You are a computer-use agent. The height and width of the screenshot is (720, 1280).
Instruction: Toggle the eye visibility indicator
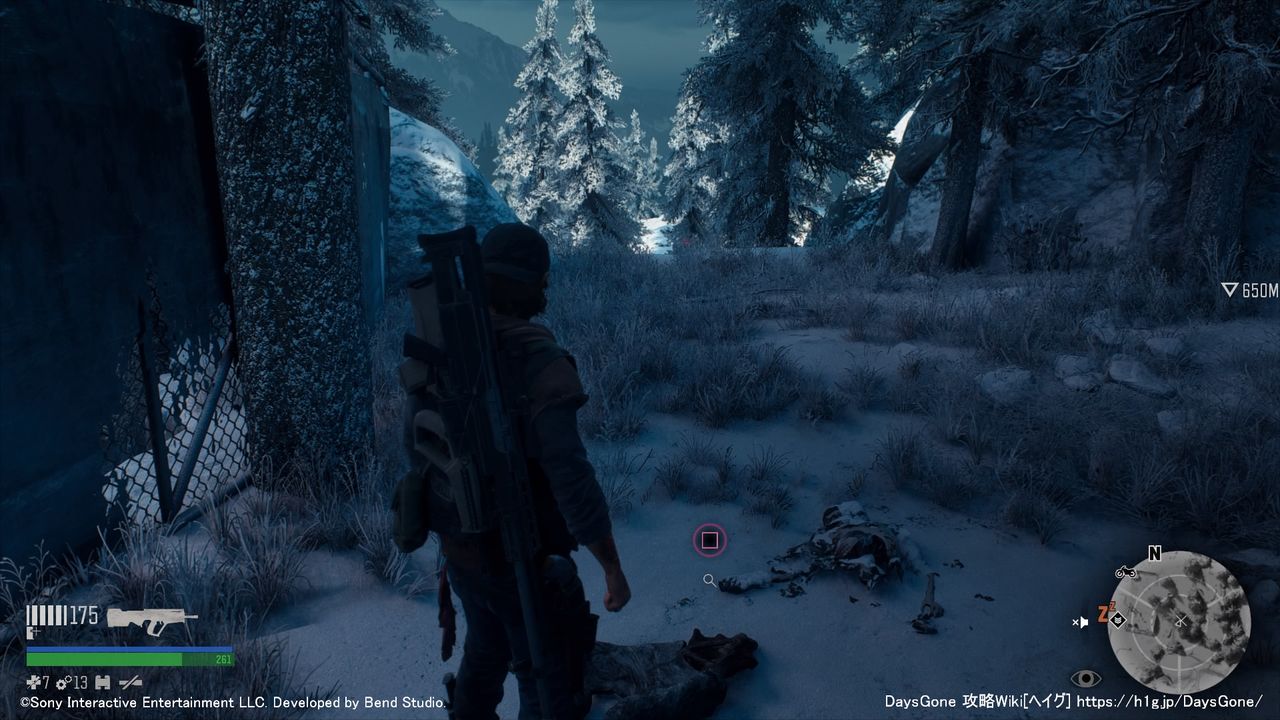pyautogui.click(x=1085, y=678)
